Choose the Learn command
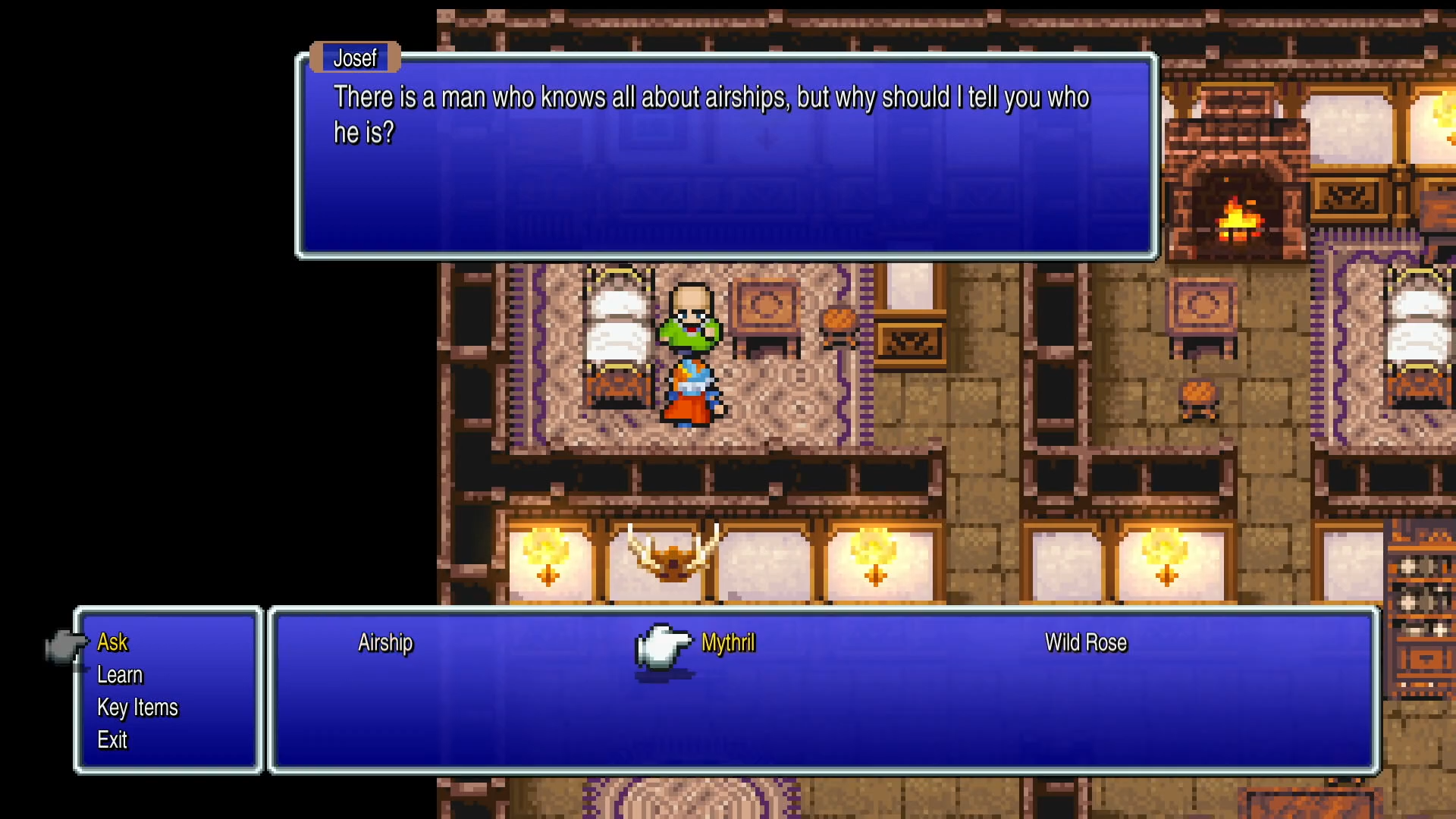The height and width of the screenshot is (819, 1456). click(120, 675)
